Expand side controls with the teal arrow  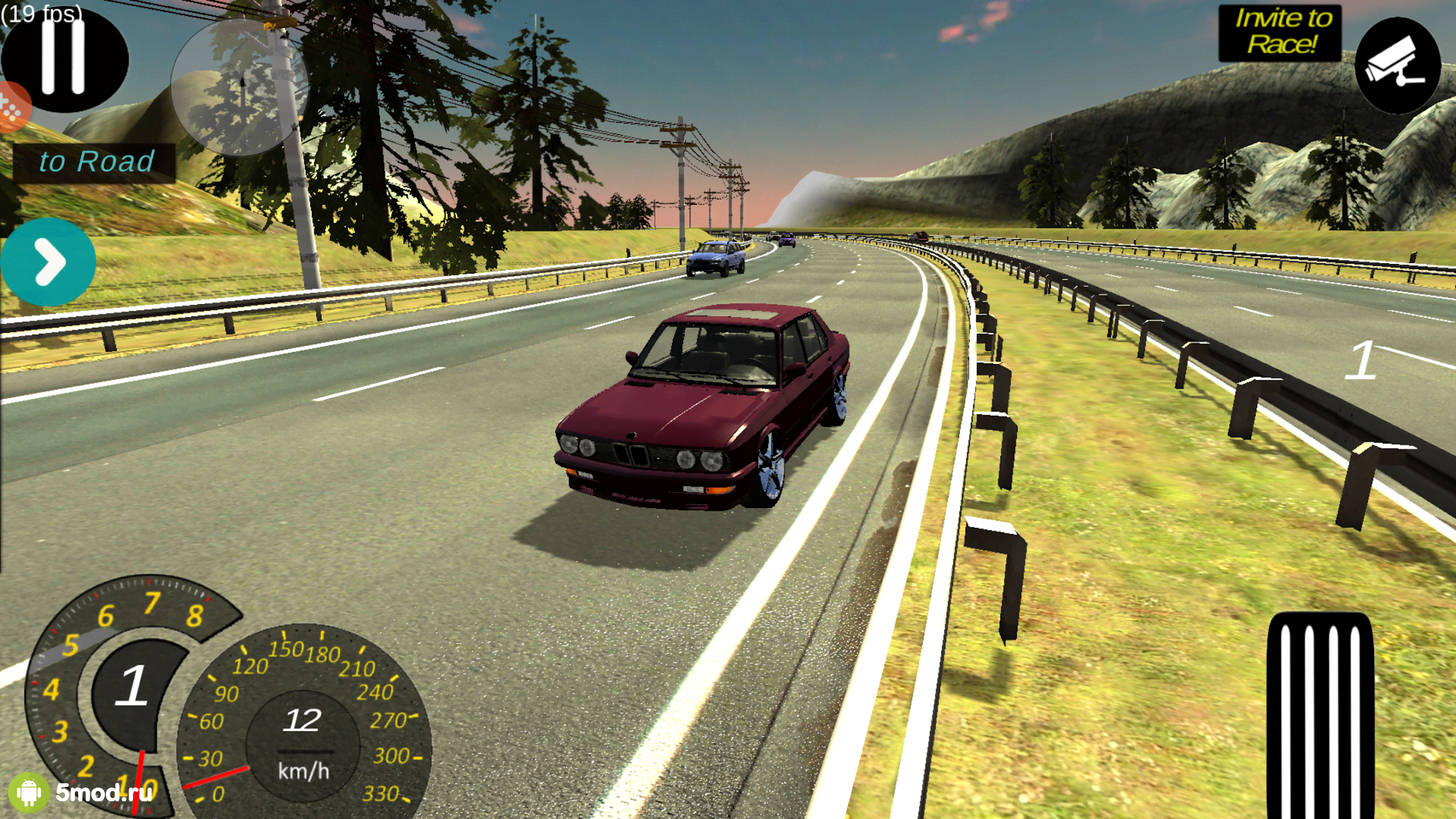[49, 260]
